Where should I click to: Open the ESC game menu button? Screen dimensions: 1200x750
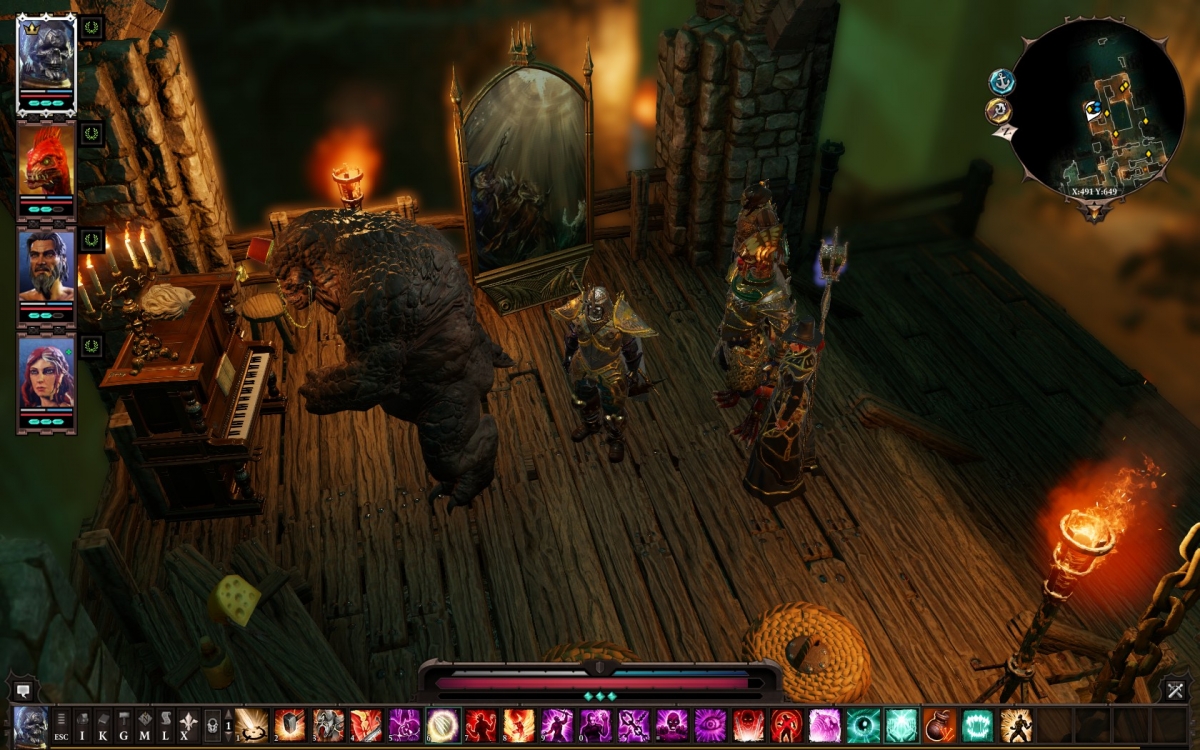click(61, 724)
